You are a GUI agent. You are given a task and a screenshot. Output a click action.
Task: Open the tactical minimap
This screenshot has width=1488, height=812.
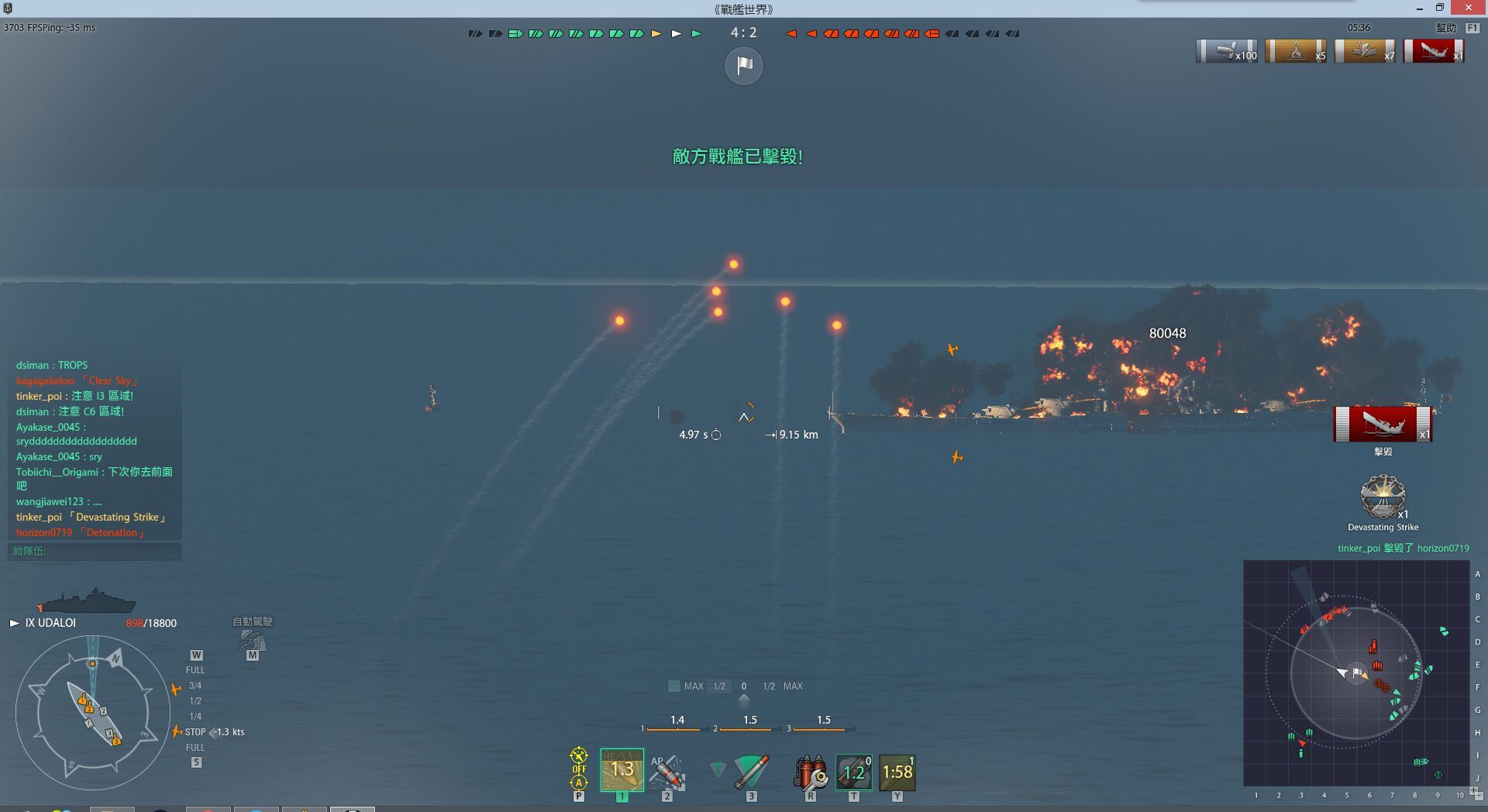click(x=1356, y=673)
